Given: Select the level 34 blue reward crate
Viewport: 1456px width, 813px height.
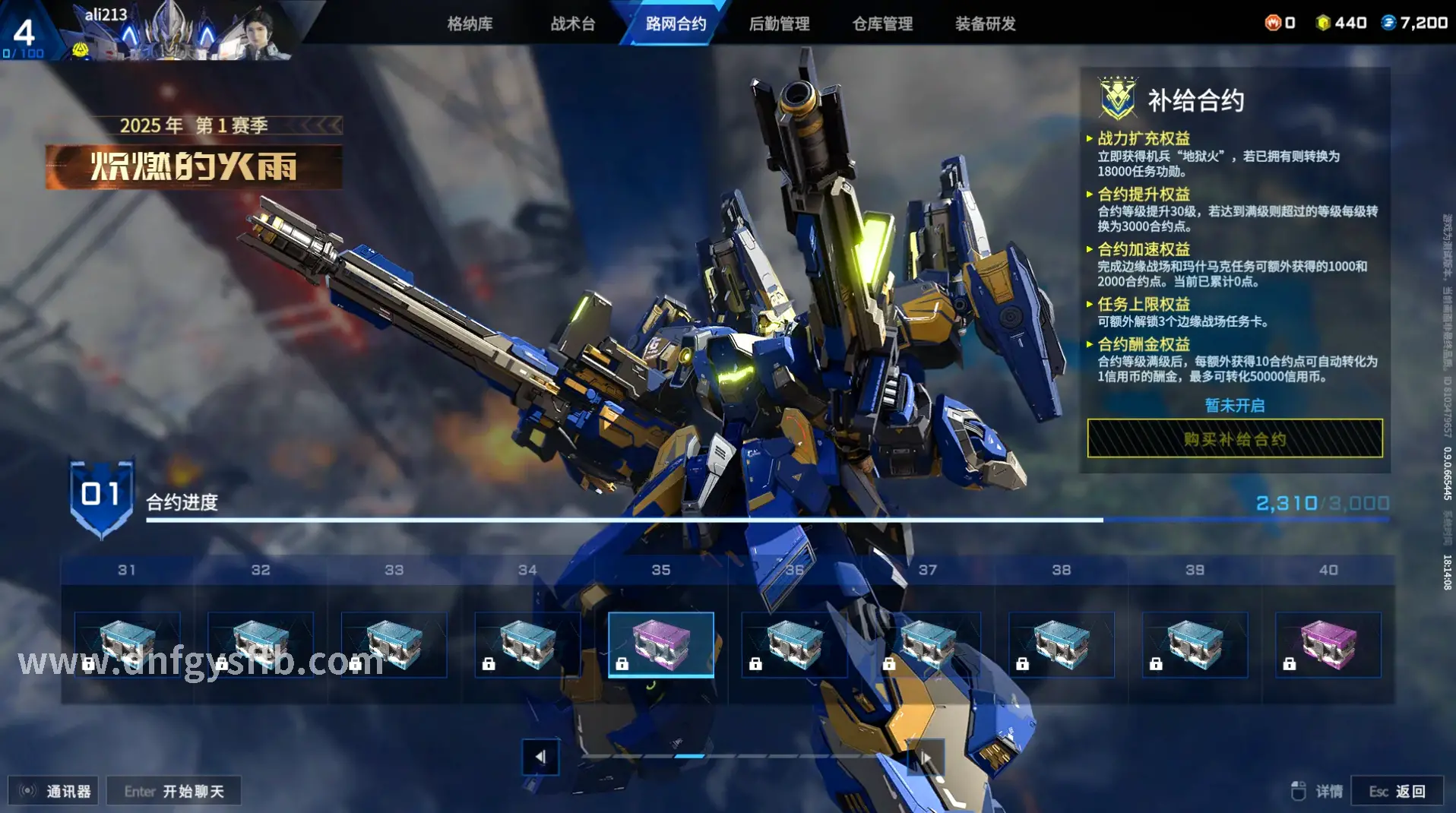Looking at the screenshot, I should [527, 644].
